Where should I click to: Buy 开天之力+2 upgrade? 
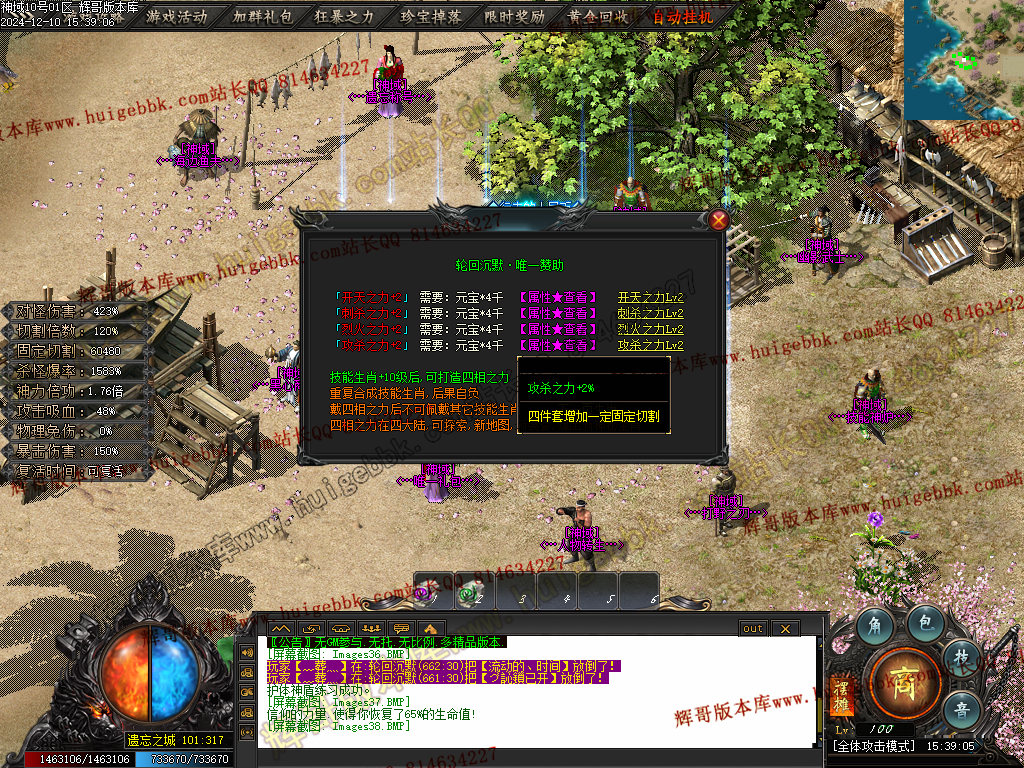tap(370, 297)
